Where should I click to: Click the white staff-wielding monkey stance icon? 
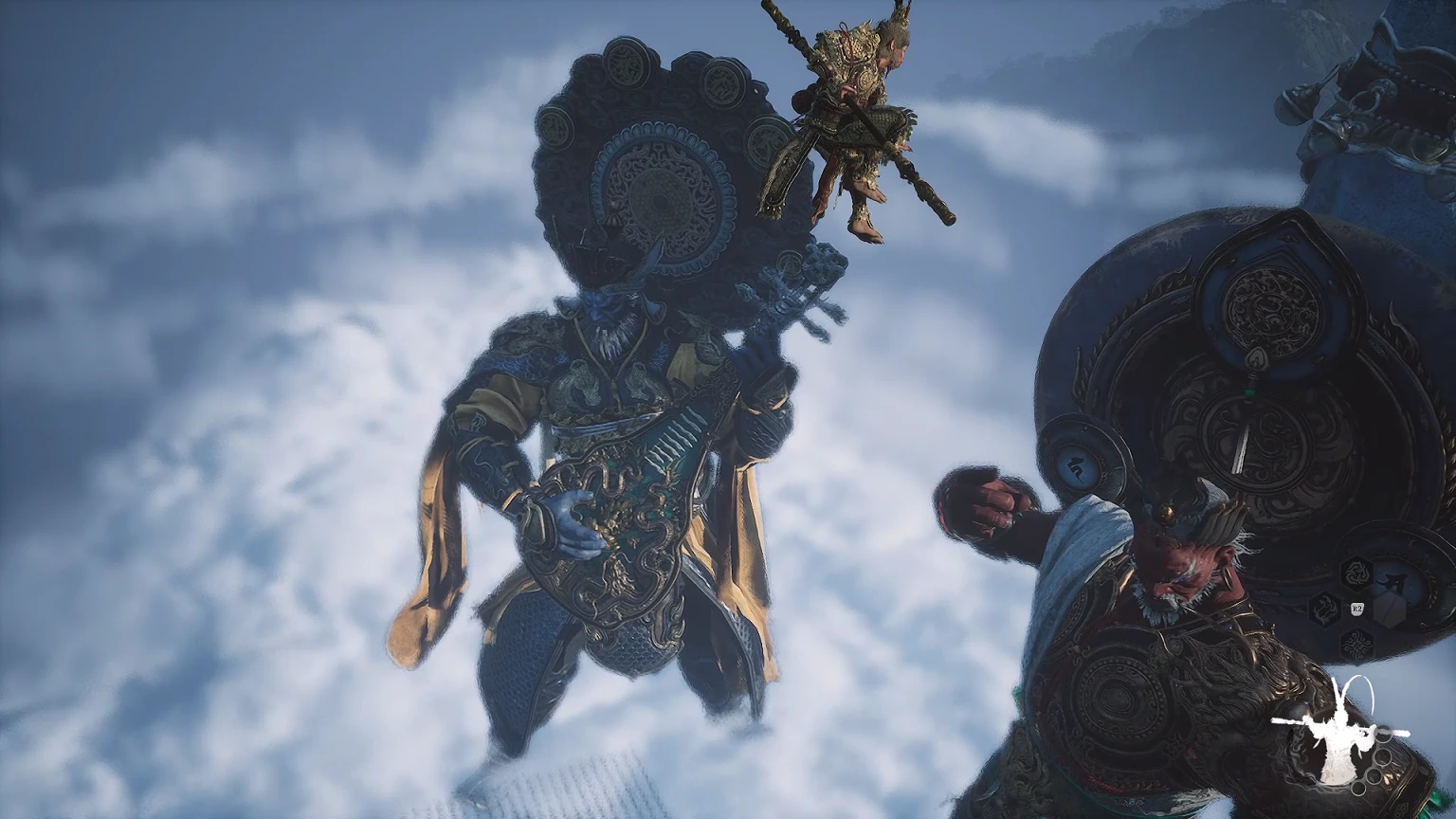point(1339,731)
